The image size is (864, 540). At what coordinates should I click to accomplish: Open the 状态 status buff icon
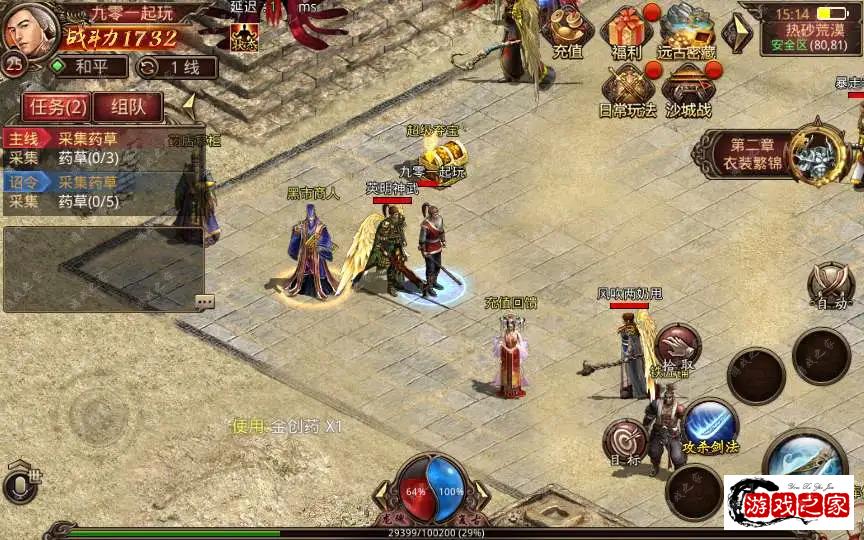[244, 36]
